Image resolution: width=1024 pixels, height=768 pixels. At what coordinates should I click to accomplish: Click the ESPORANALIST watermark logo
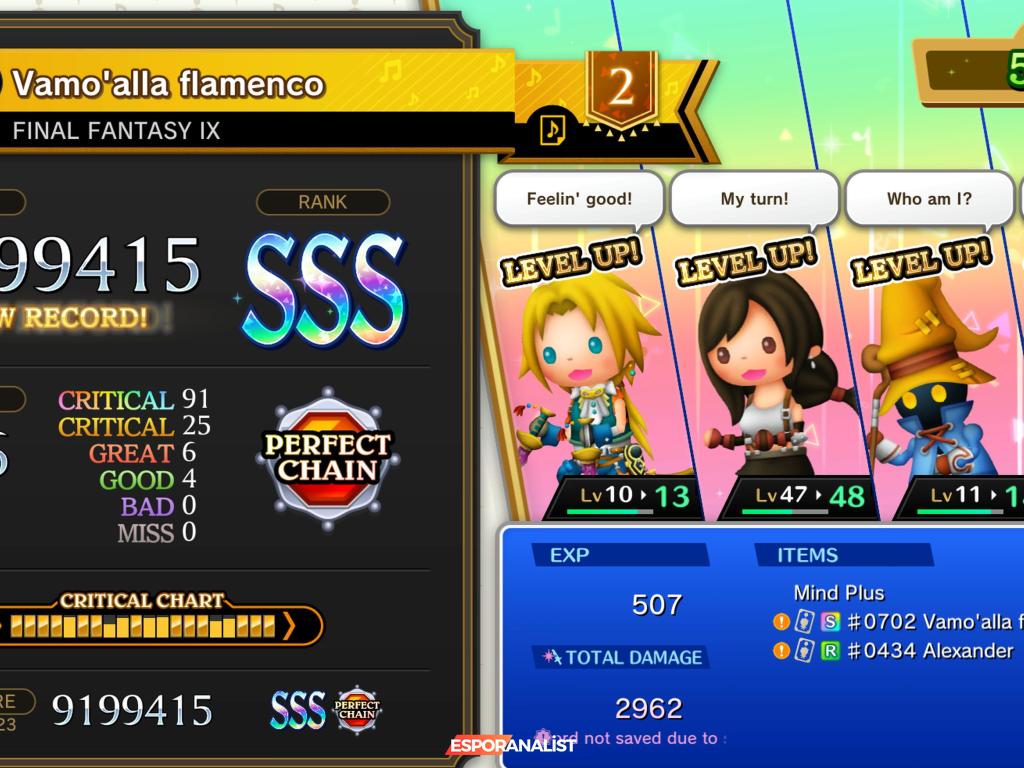511,745
